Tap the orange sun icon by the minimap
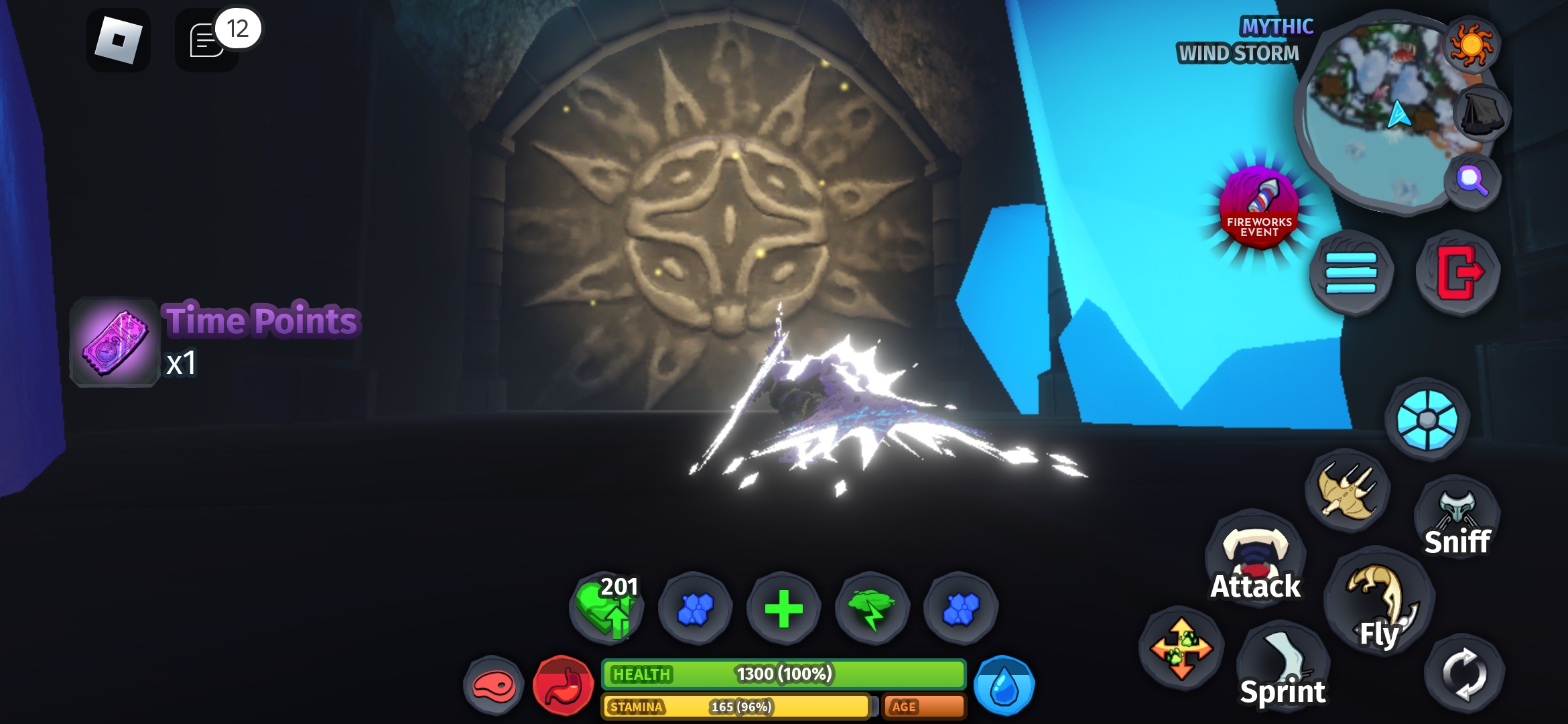The image size is (1568, 724). click(x=1472, y=44)
